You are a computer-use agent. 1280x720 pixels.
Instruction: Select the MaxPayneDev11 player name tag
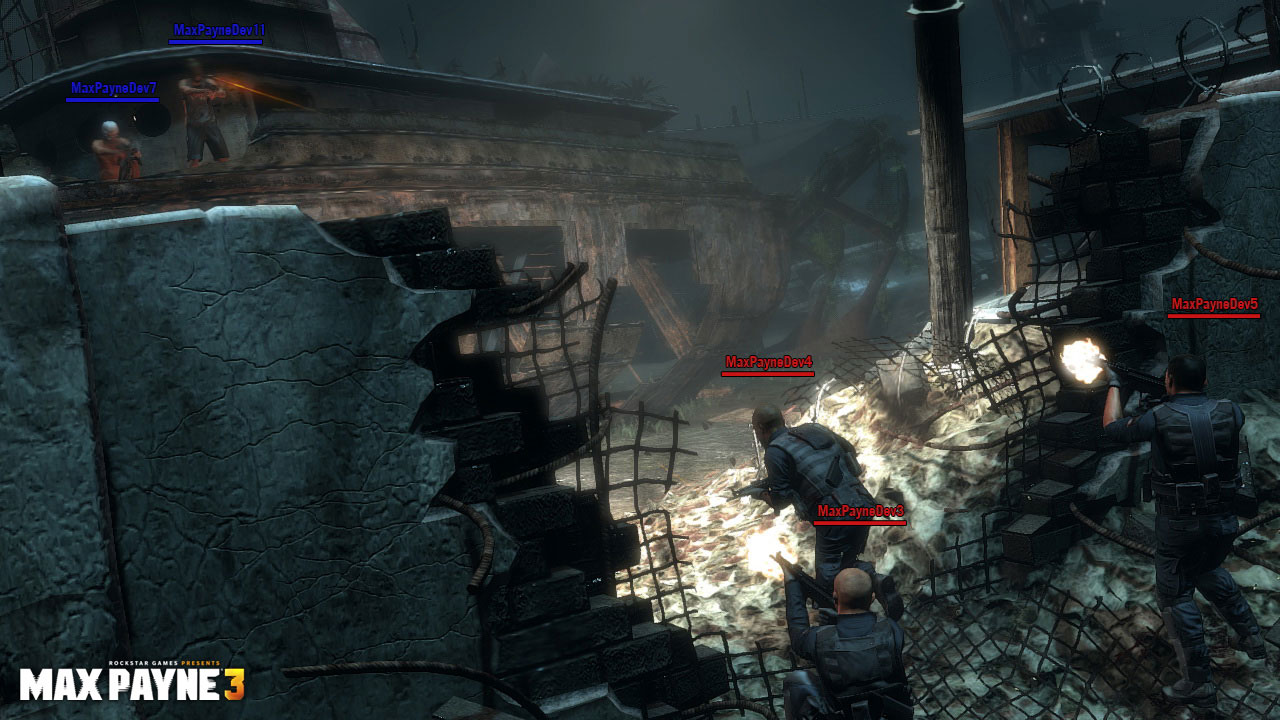point(219,30)
